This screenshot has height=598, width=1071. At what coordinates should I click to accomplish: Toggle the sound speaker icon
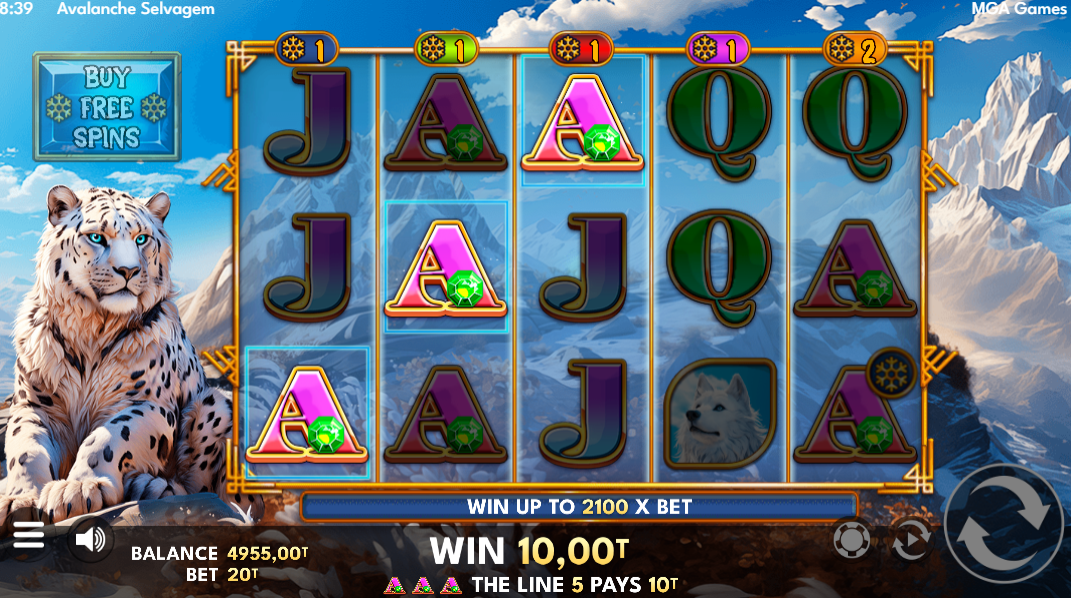[x=90, y=540]
